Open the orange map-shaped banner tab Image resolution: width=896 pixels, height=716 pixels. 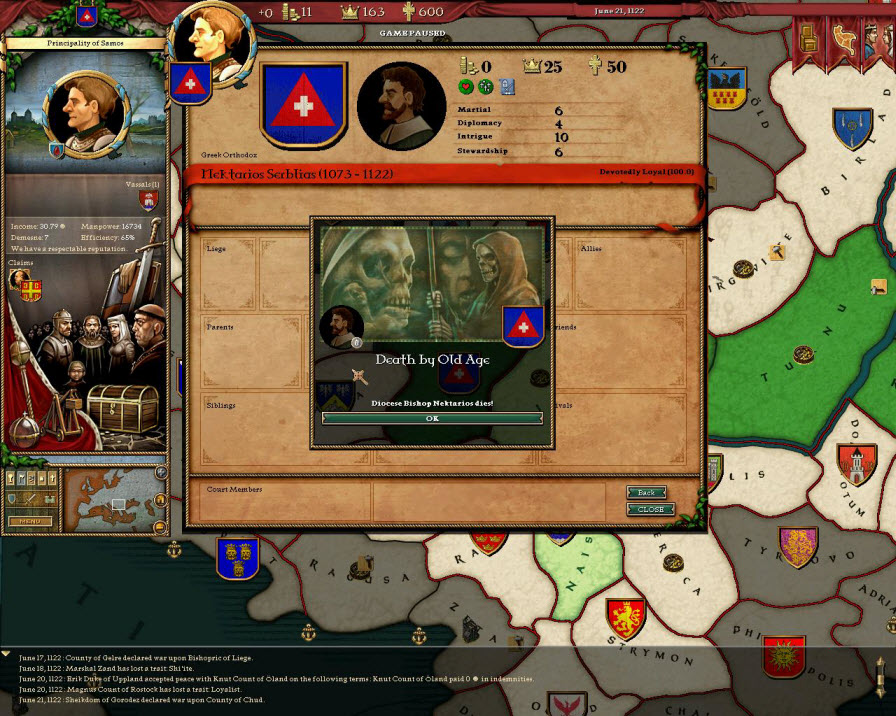843,39
